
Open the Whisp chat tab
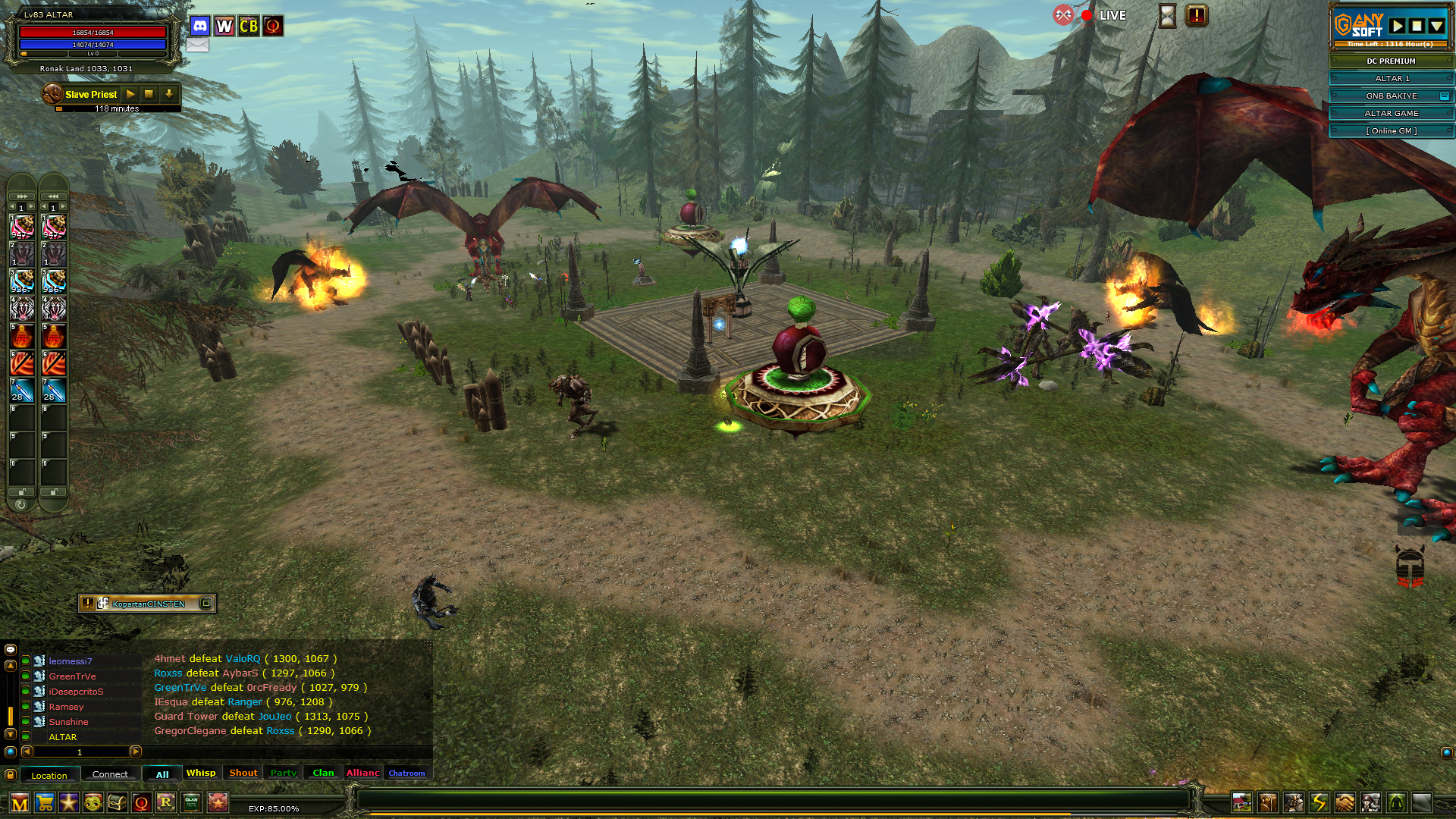(201, 773)
